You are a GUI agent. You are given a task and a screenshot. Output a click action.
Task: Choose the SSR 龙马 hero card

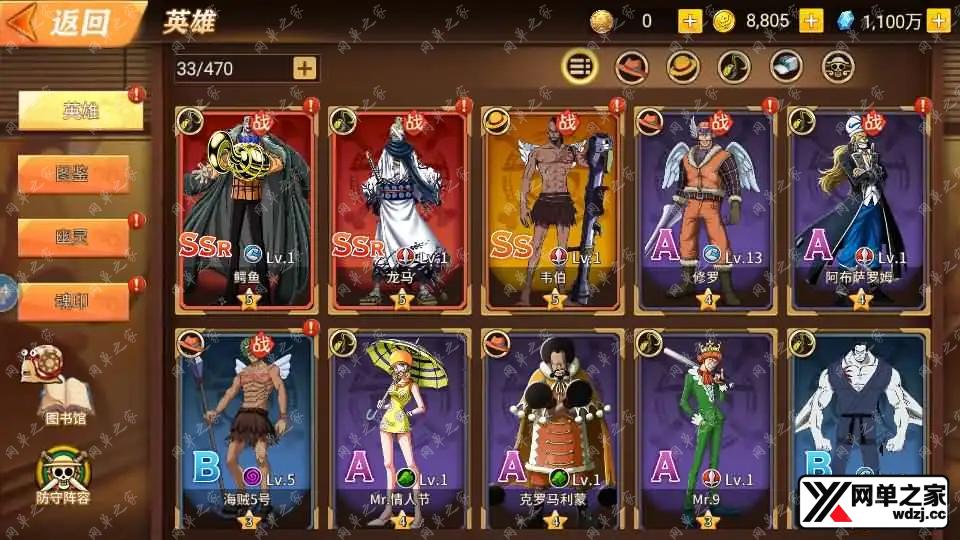(399, 208)
